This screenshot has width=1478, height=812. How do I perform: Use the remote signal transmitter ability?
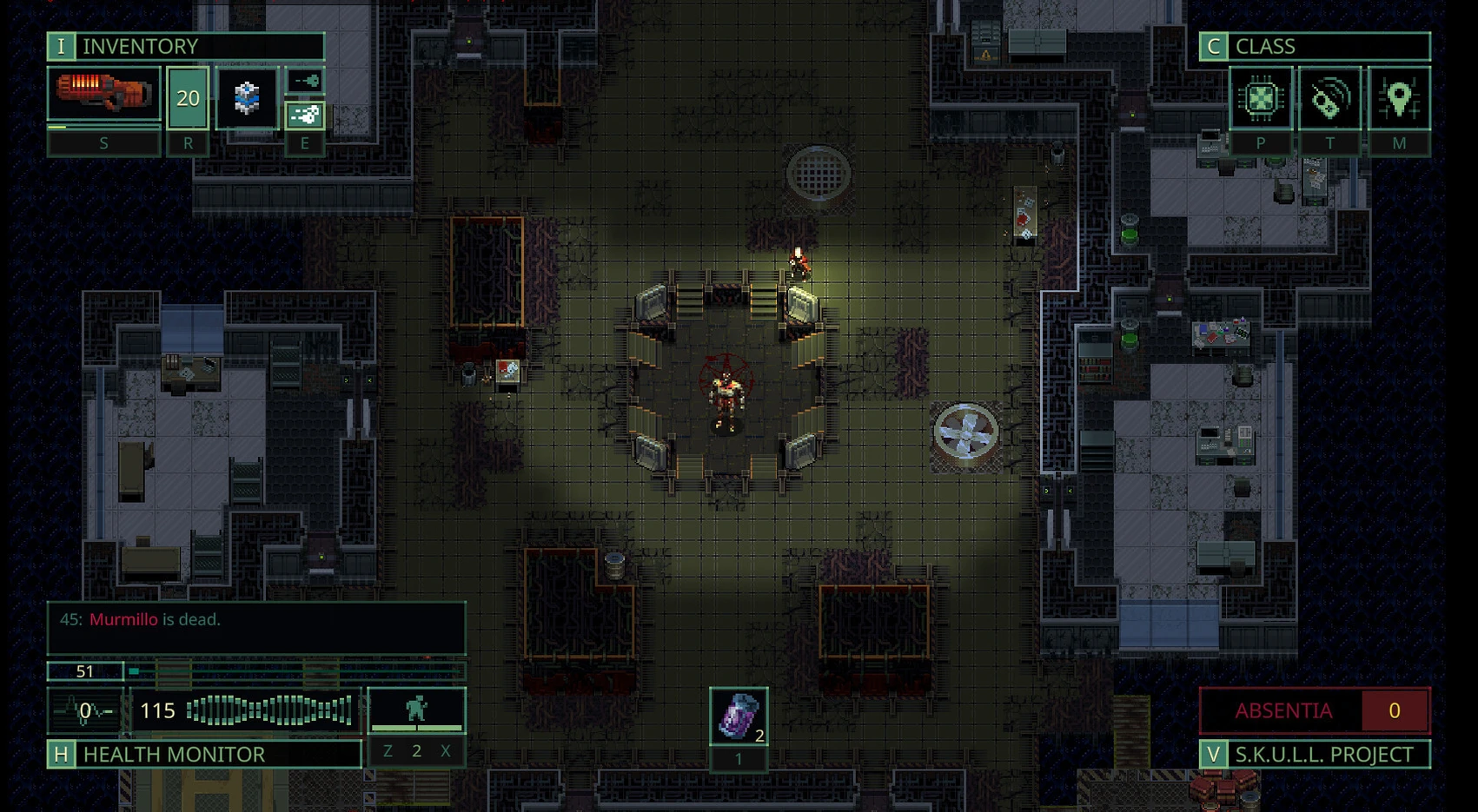[1329, 99]
